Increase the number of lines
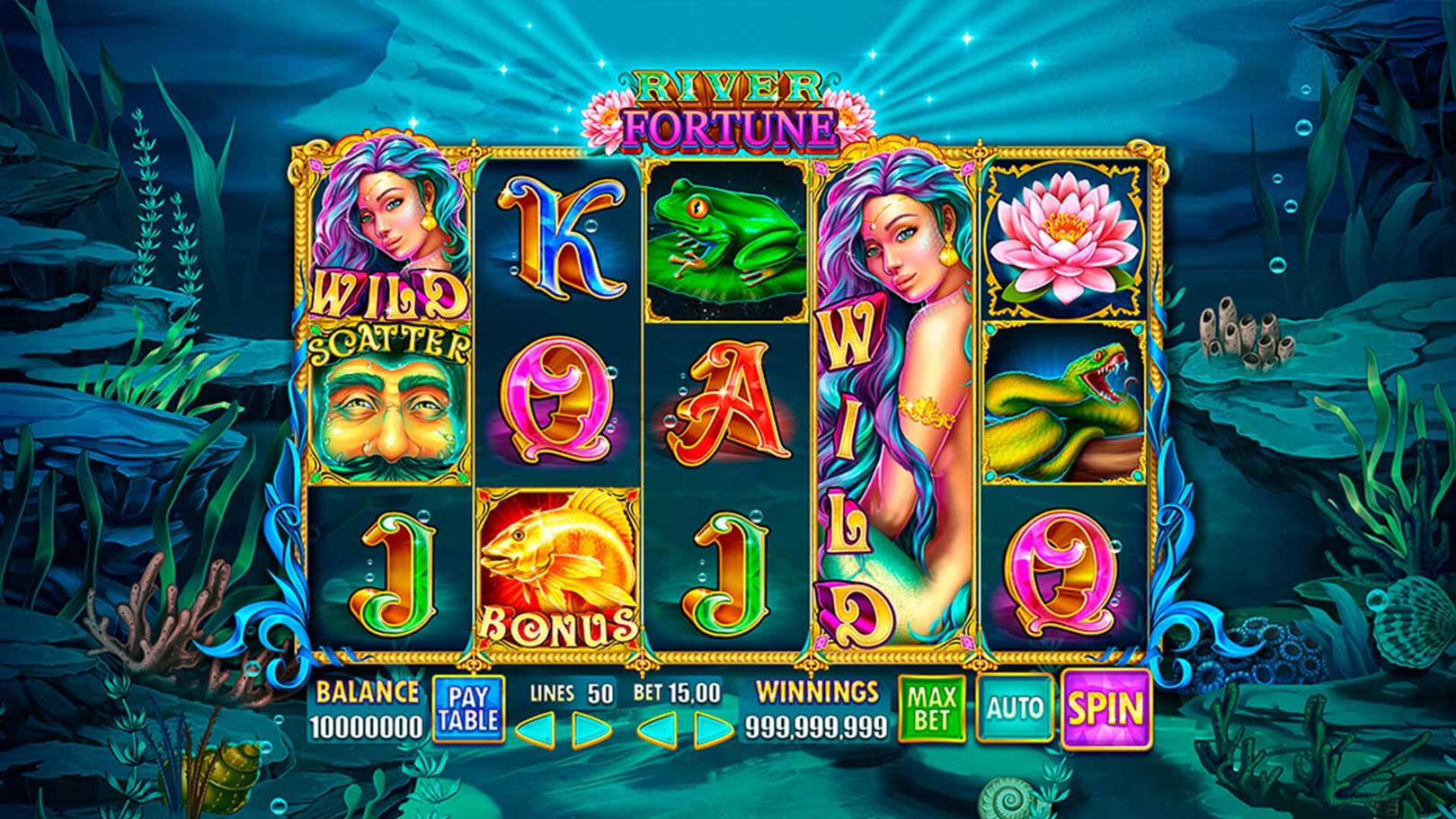The width and height of the screenshot is (1456, 819). [592, 729]
